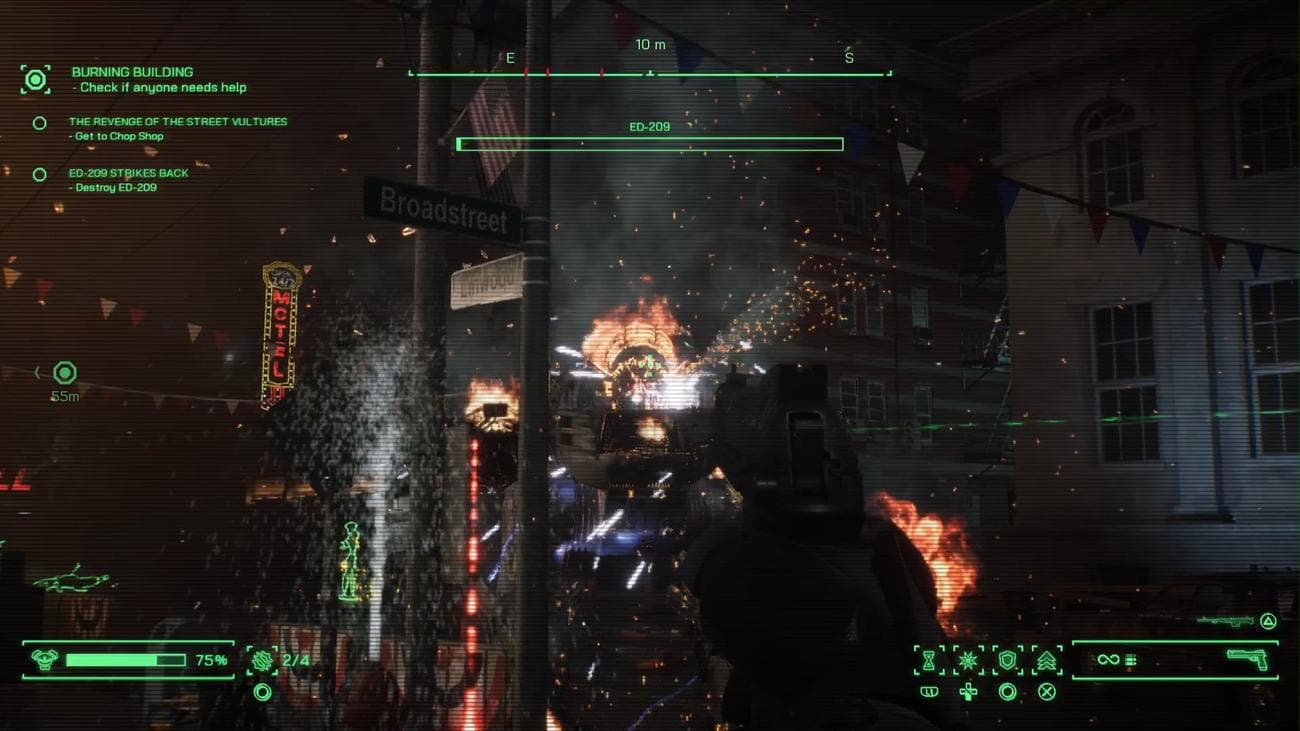Image resolution: width=1300 pixels, height=731 pixels.
Task: Switch to the secondary rifle weapon
Action: coord(1225,621)
